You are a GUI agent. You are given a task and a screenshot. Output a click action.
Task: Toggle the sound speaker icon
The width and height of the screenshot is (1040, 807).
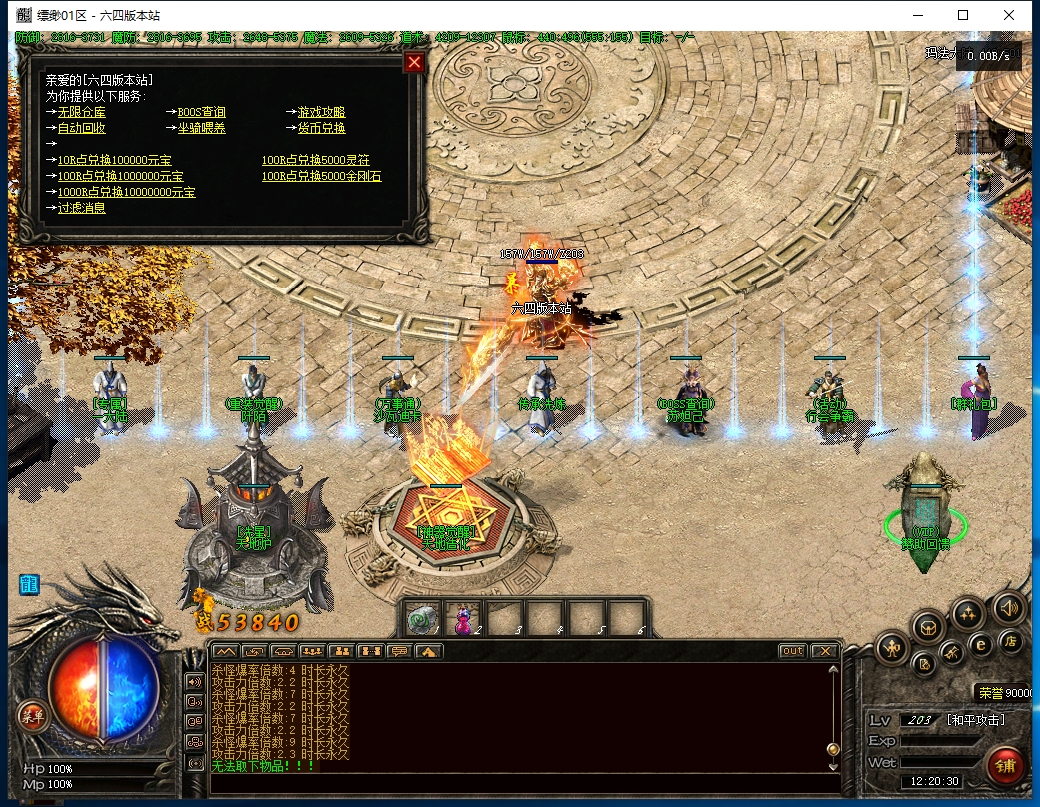(1007, 607)
